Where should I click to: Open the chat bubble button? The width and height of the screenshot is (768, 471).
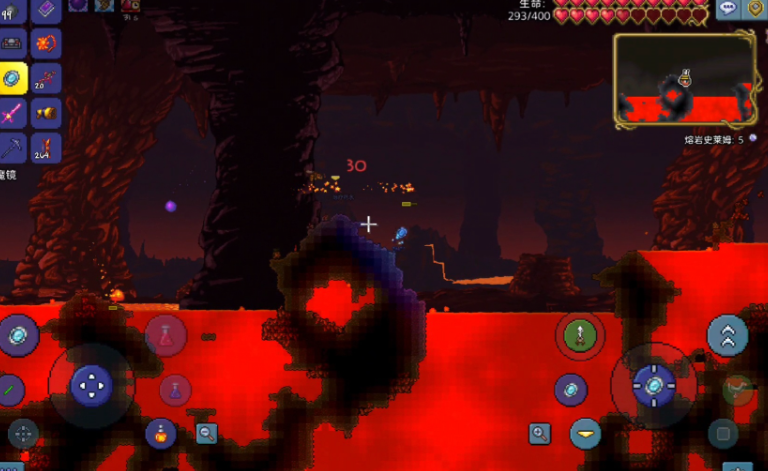(728, 8)
